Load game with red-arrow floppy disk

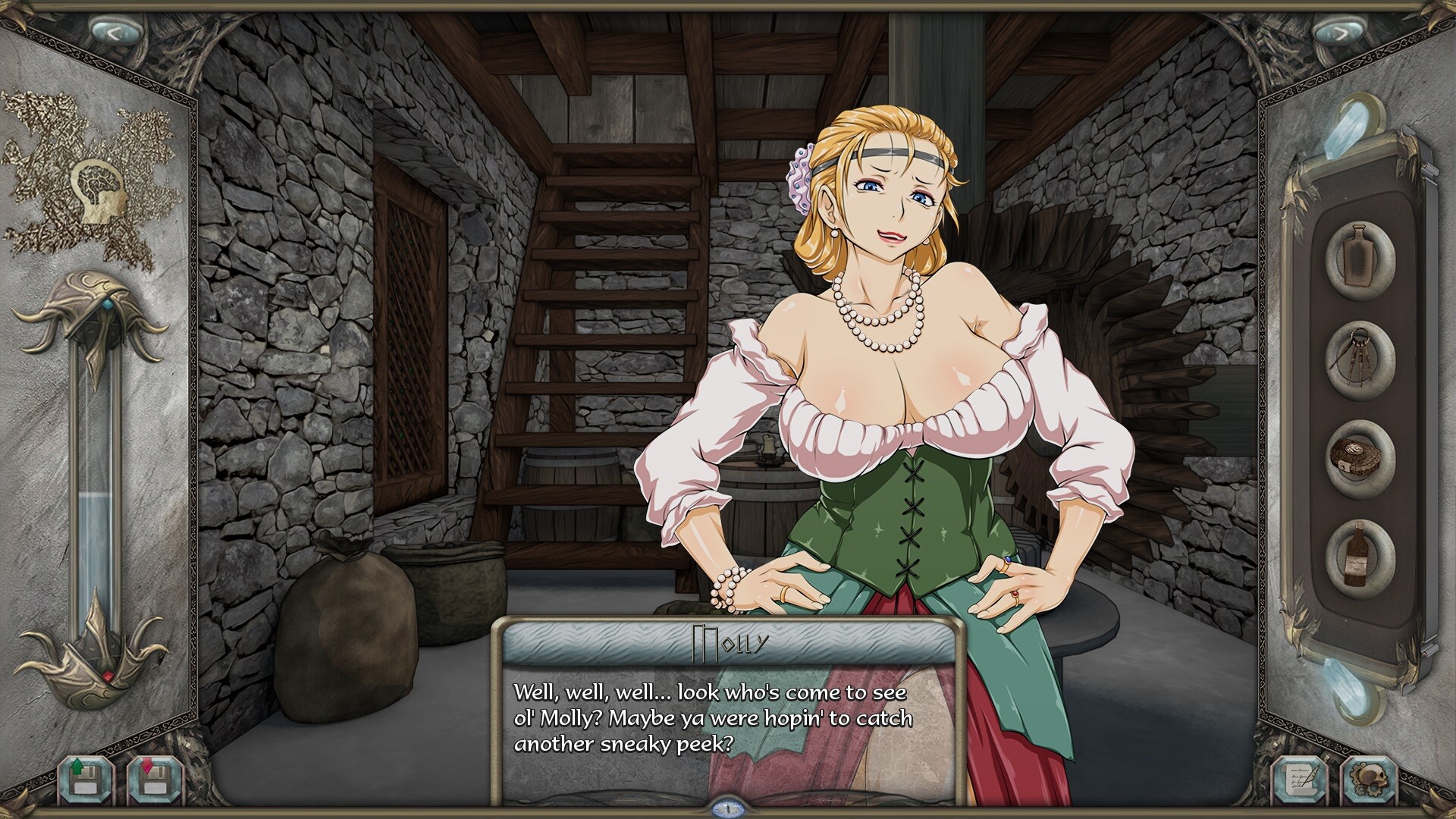154,777
